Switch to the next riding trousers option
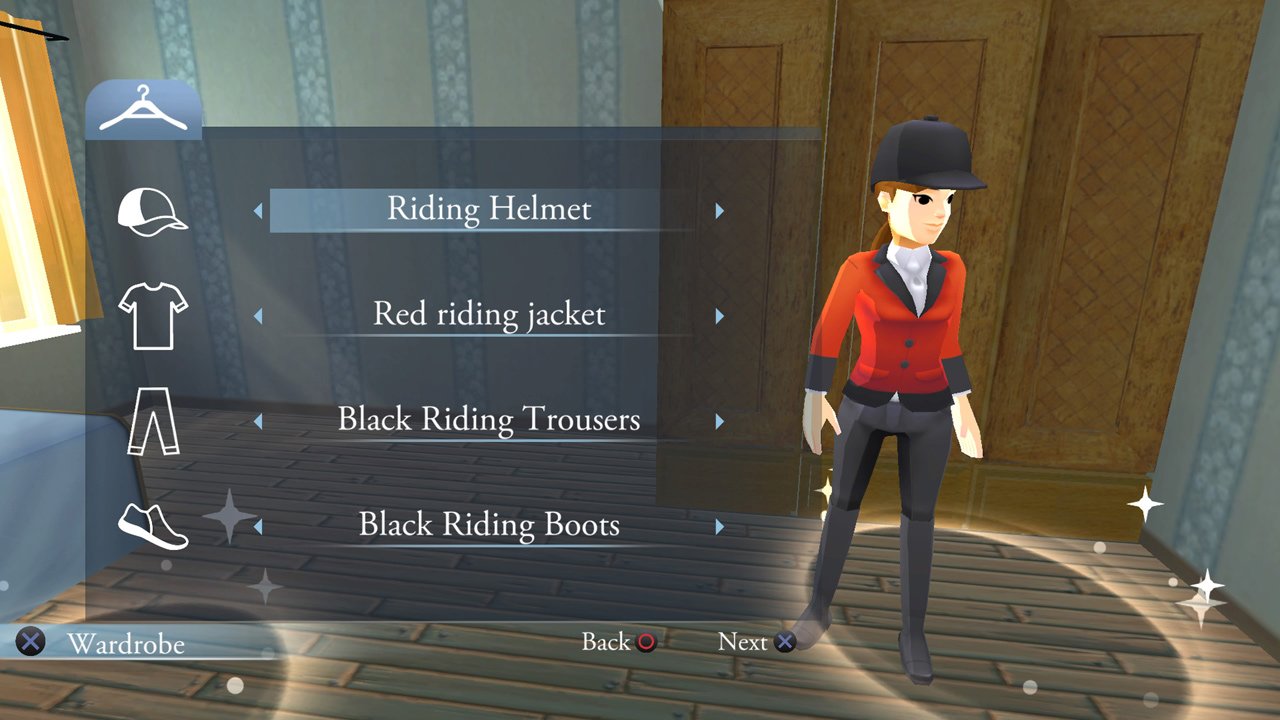This screenshot has height=720, width=1280. coord(720,423)
